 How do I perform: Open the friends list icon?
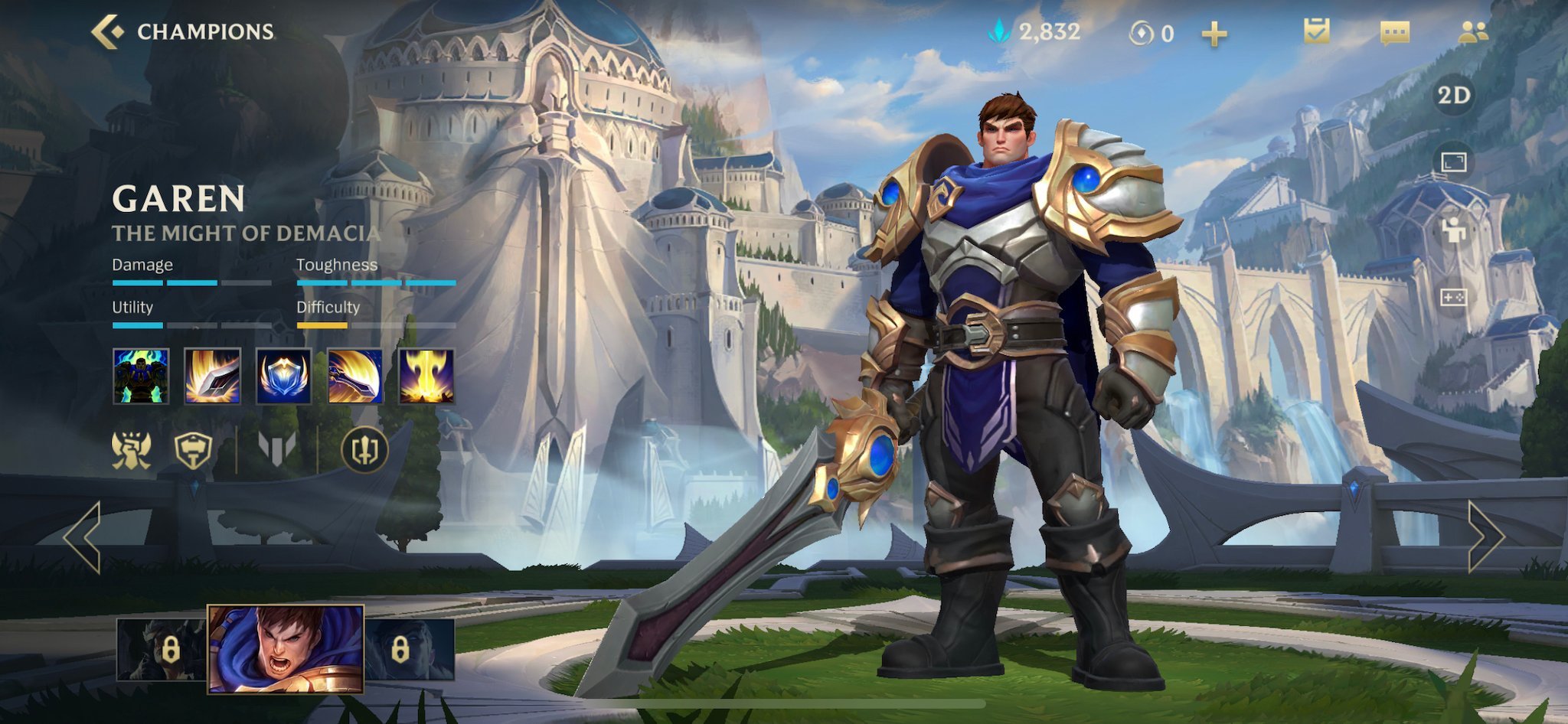click(1472, 31)
